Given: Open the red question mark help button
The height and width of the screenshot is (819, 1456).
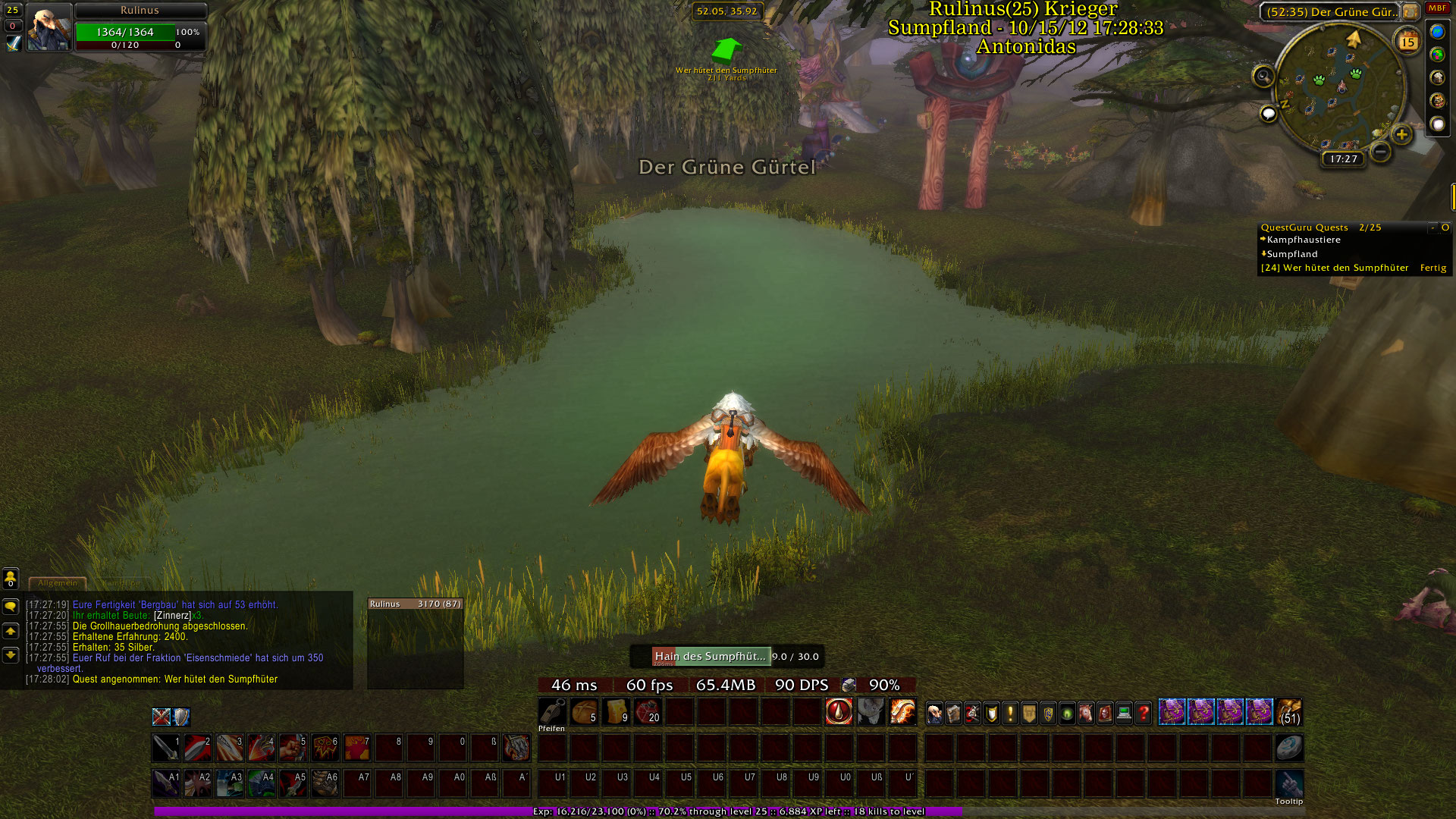Looking at the screenshot, I should 1143,713.
